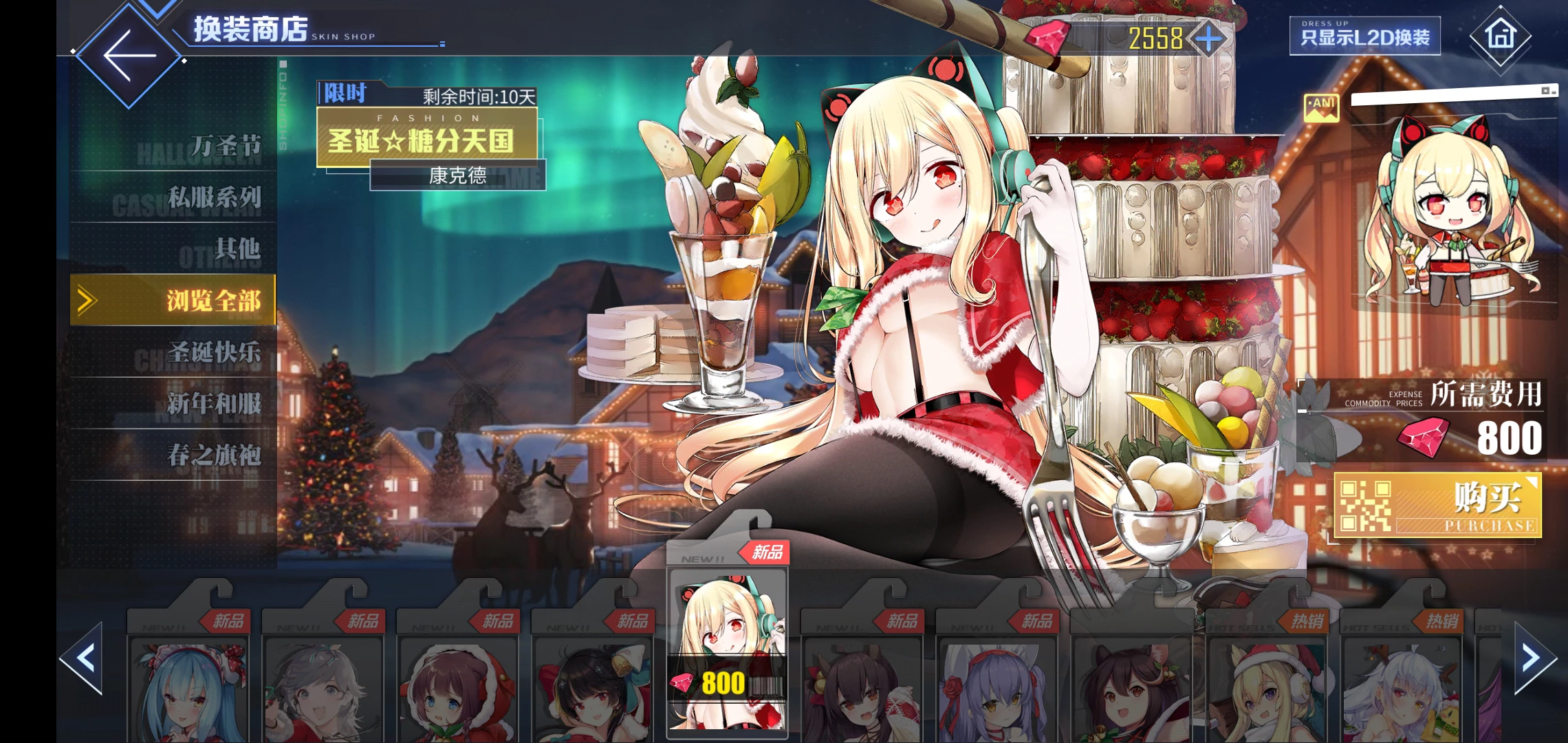1568x743 pixels.
Task: Pick the purple-haired bunny ear skin thumbnail
Action: [997, 688]
